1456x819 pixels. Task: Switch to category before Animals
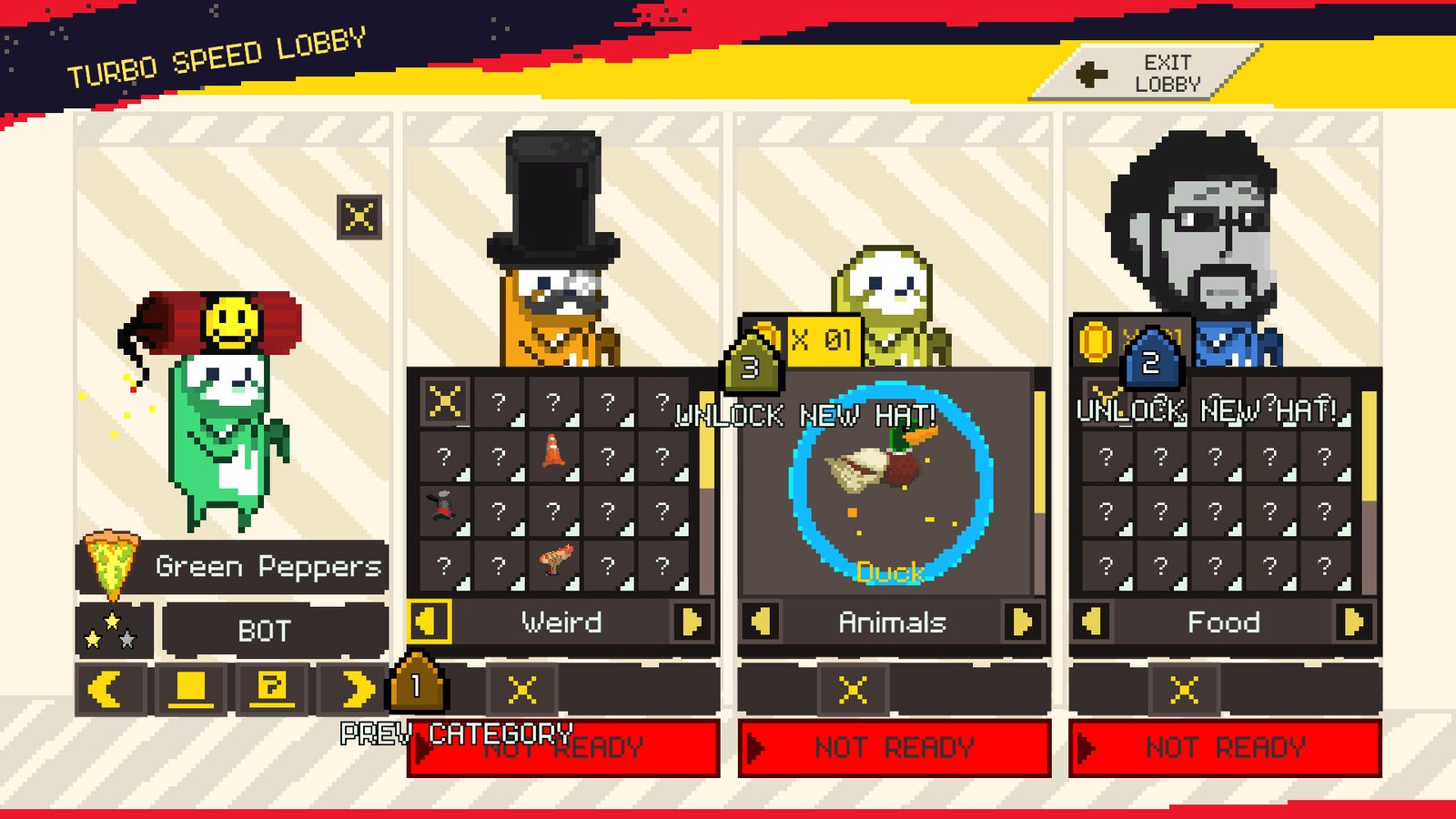761,622
